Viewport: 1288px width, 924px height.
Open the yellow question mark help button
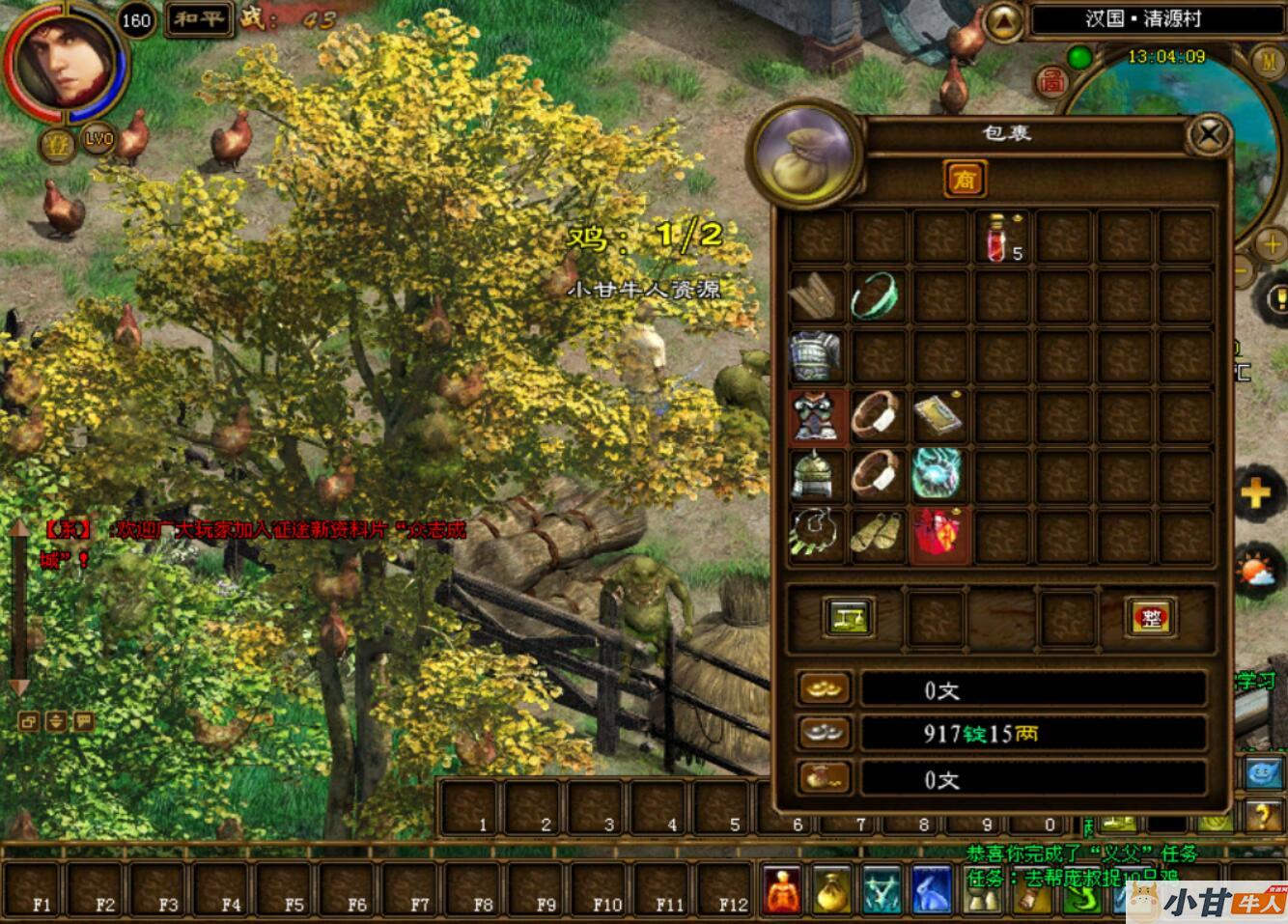[1263, 817]
